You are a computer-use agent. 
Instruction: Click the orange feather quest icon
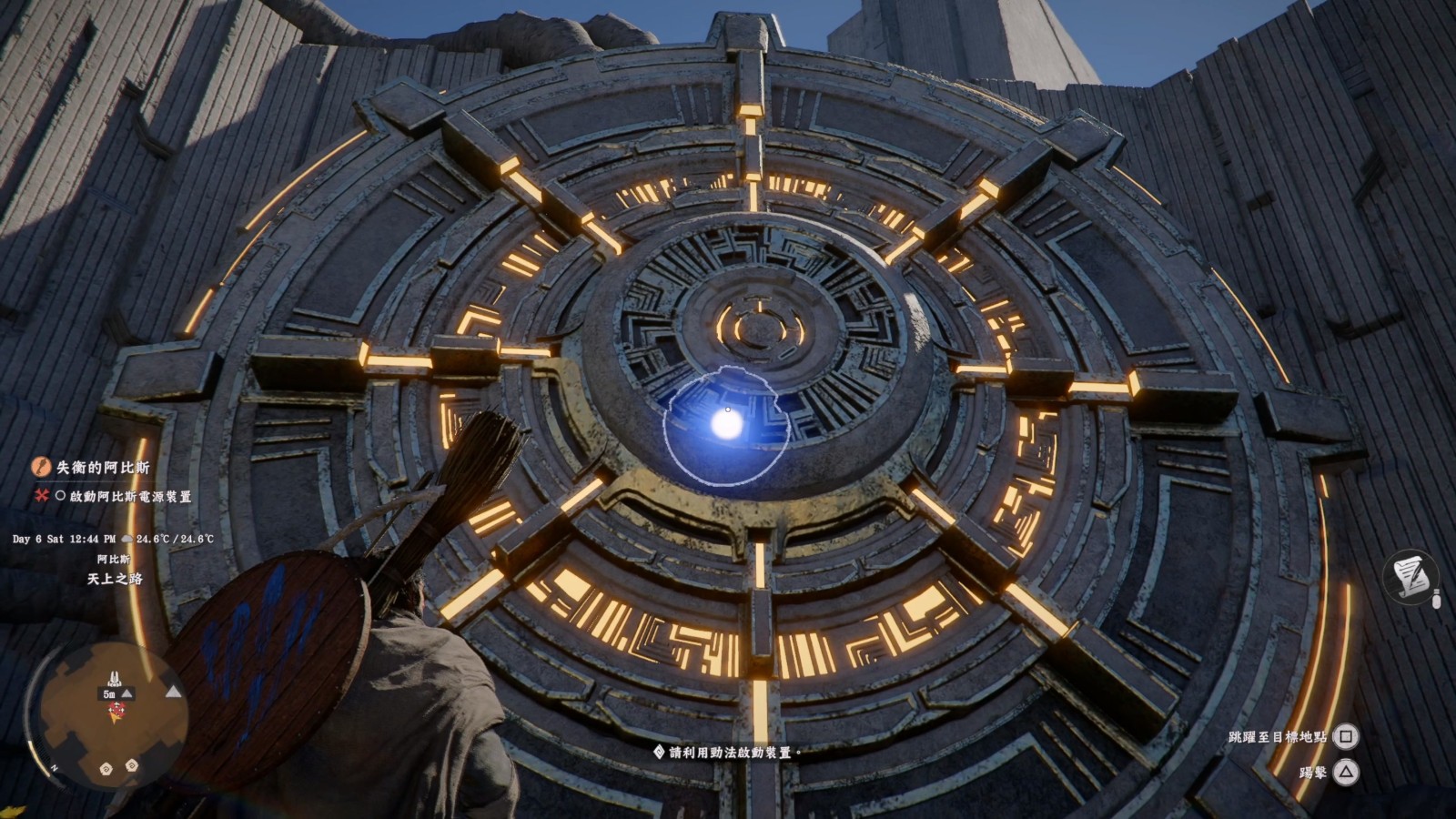[41, 467]
